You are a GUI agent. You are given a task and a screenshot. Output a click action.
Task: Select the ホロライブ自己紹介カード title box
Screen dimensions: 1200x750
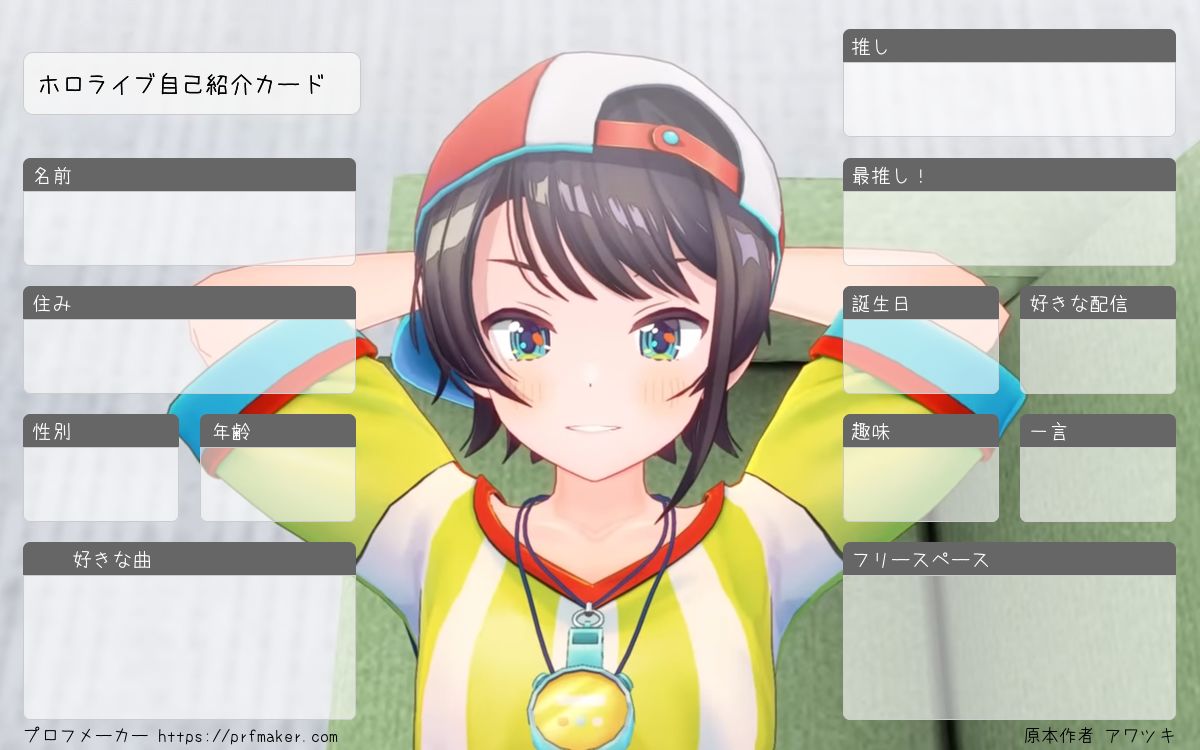[191, 84]
